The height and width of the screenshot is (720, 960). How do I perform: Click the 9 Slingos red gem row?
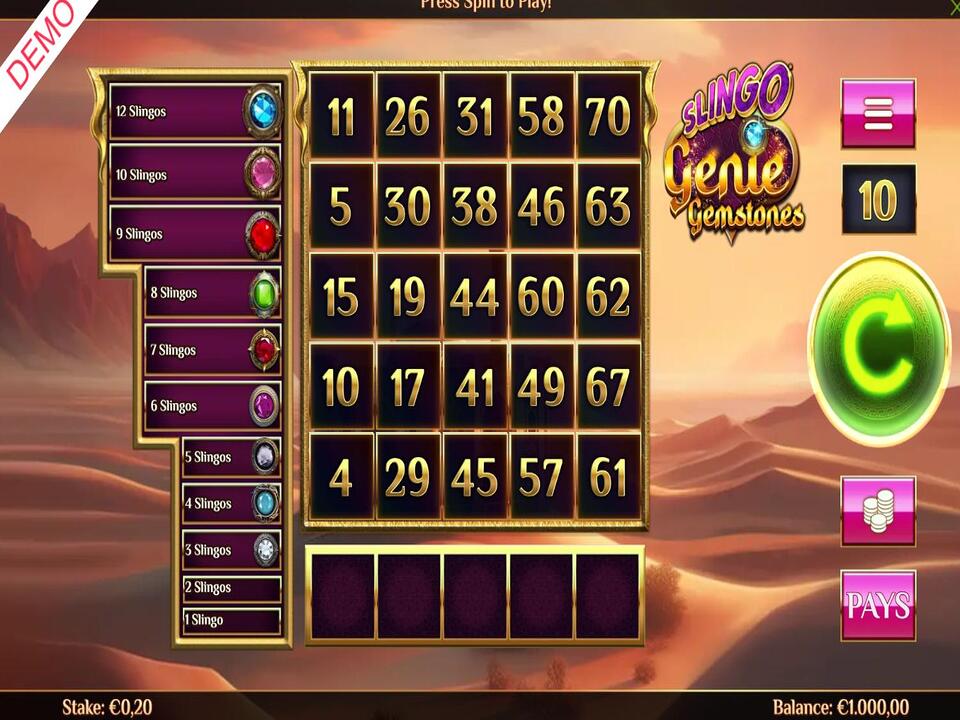pos(195,234)
